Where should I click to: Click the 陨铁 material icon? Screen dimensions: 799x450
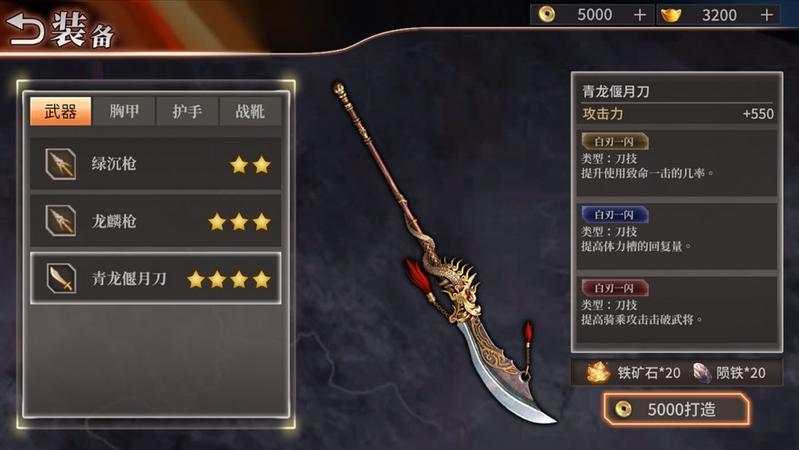[703, 372]
